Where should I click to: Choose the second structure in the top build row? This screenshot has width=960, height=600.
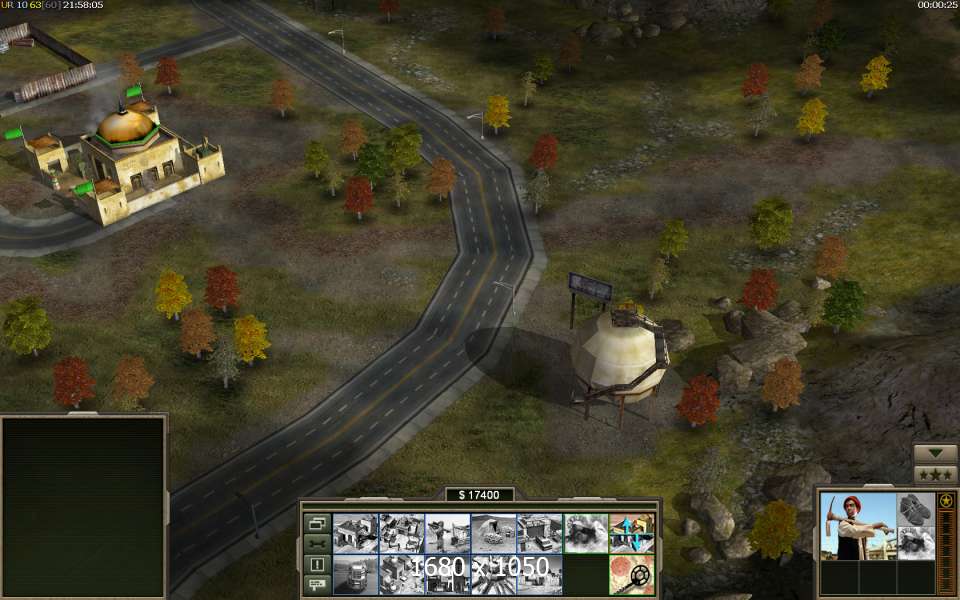click(402, 533)
